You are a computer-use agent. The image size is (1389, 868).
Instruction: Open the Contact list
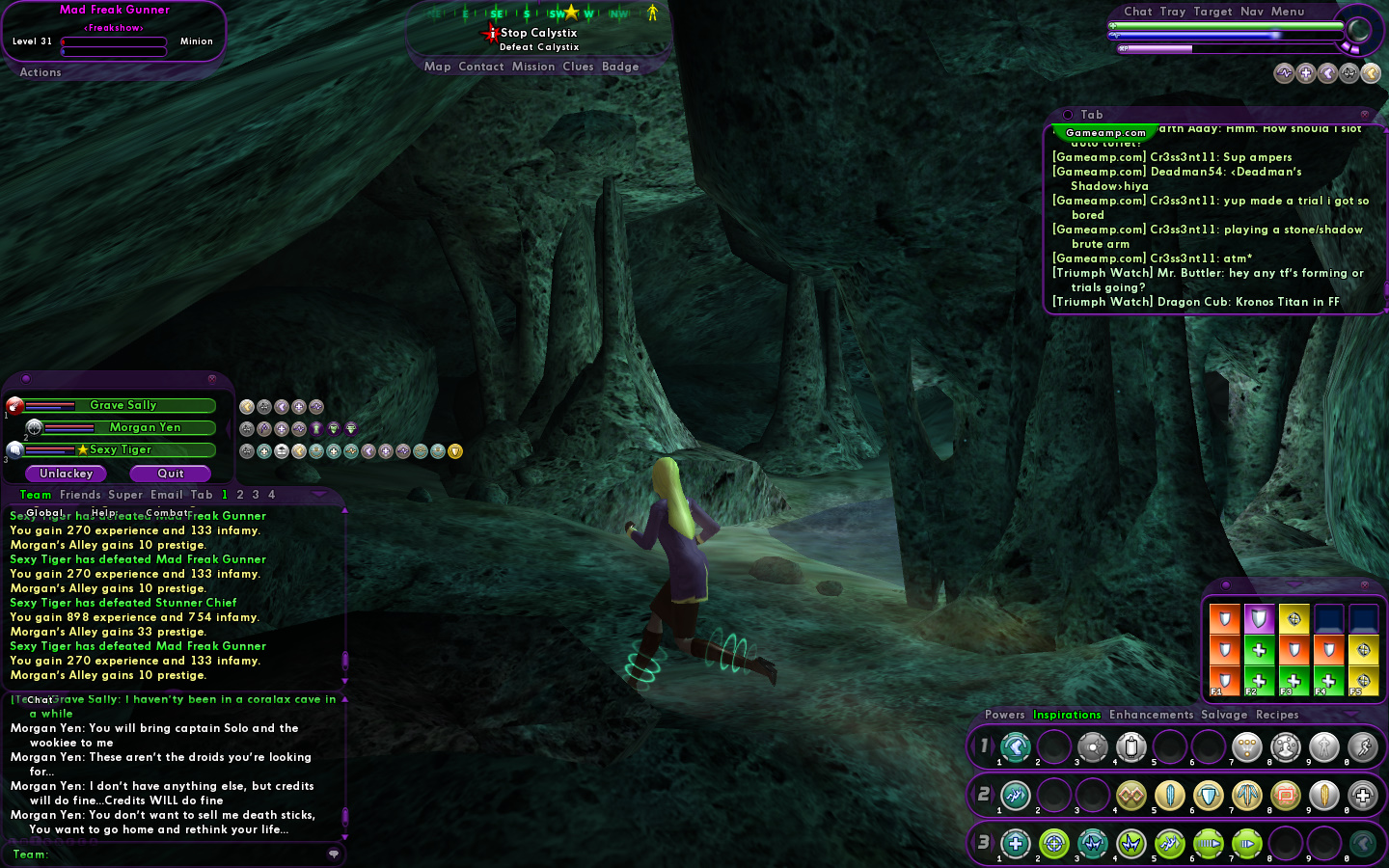pyautogui.click(x=481, y=67)
